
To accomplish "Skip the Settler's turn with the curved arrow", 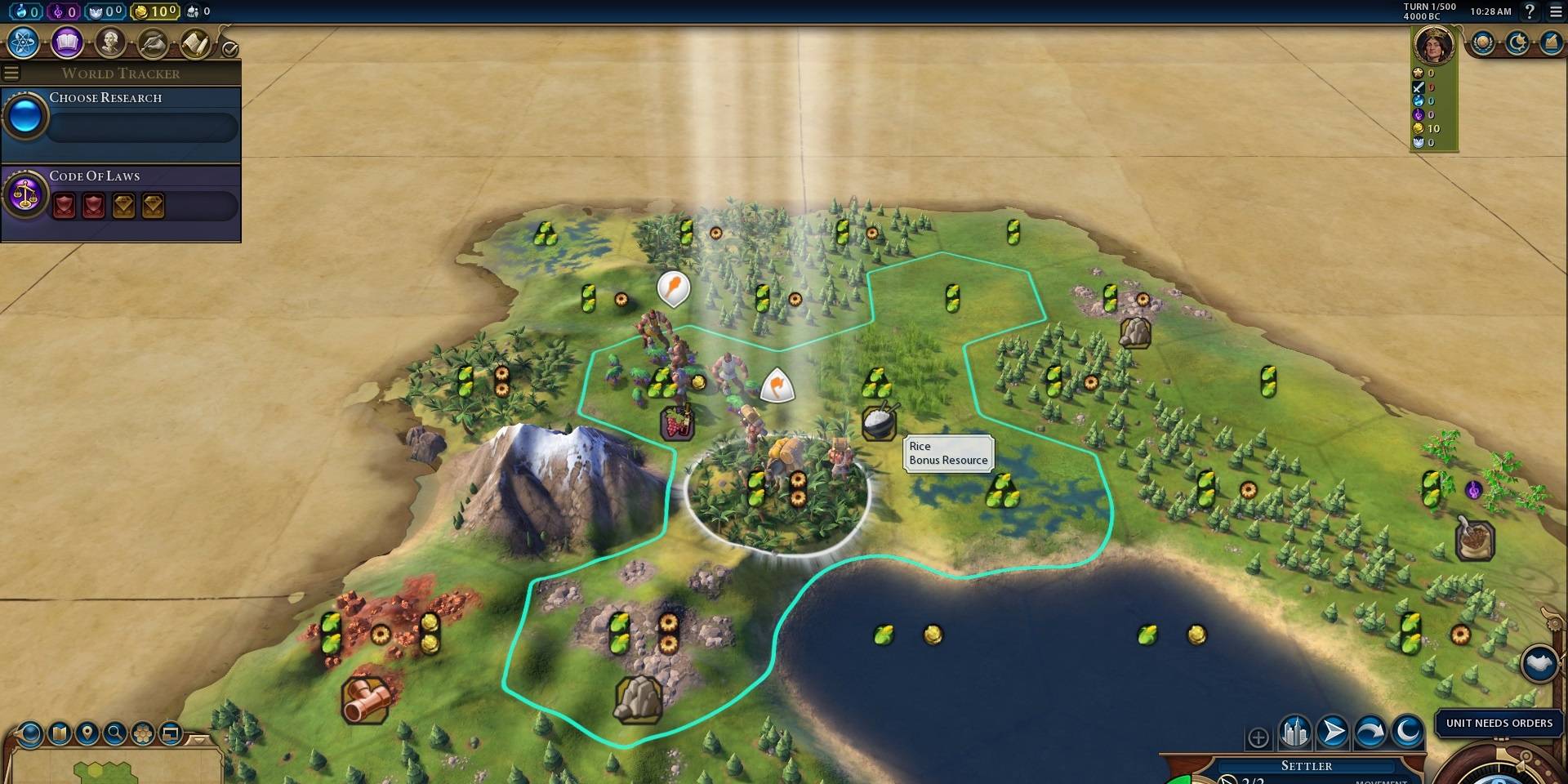I will (1370, 732).
